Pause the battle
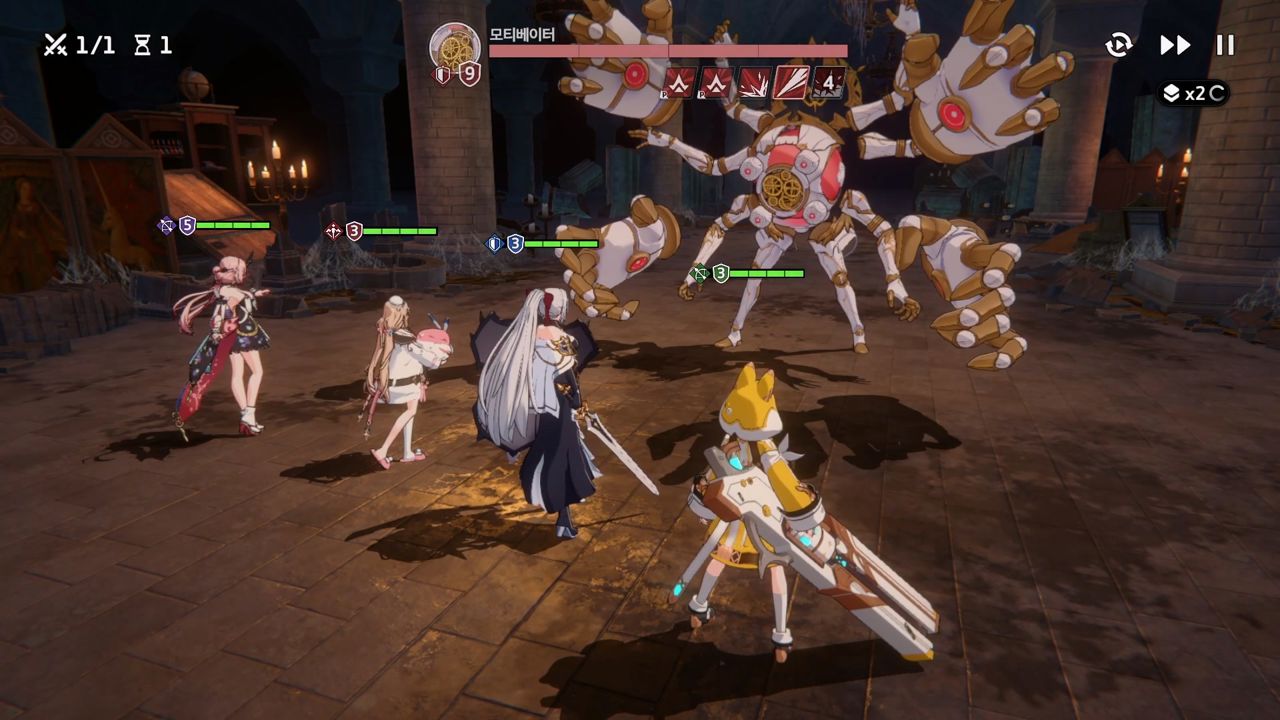Viewport: 1280px width, 720px height. click(1225, 45)
